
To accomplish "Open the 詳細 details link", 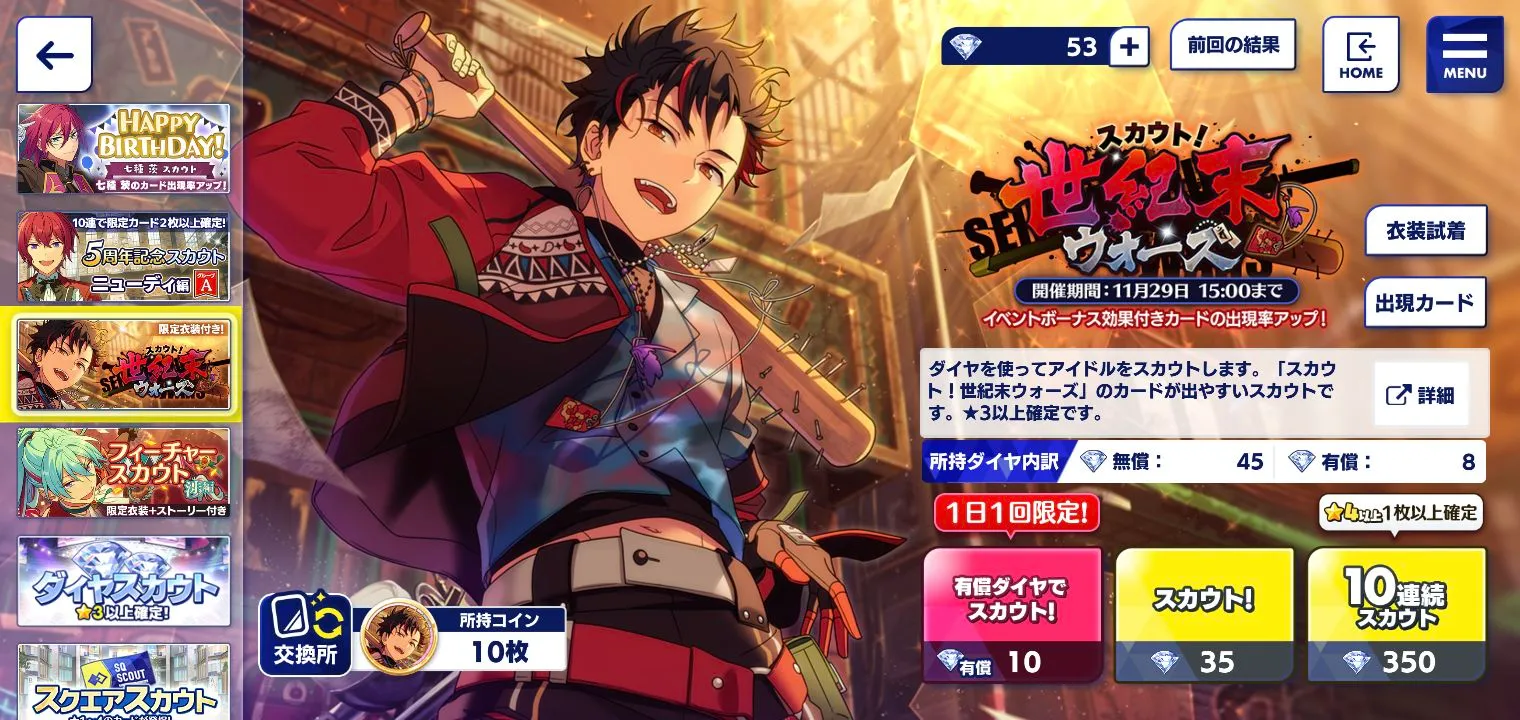I will tap(1420, 395).
